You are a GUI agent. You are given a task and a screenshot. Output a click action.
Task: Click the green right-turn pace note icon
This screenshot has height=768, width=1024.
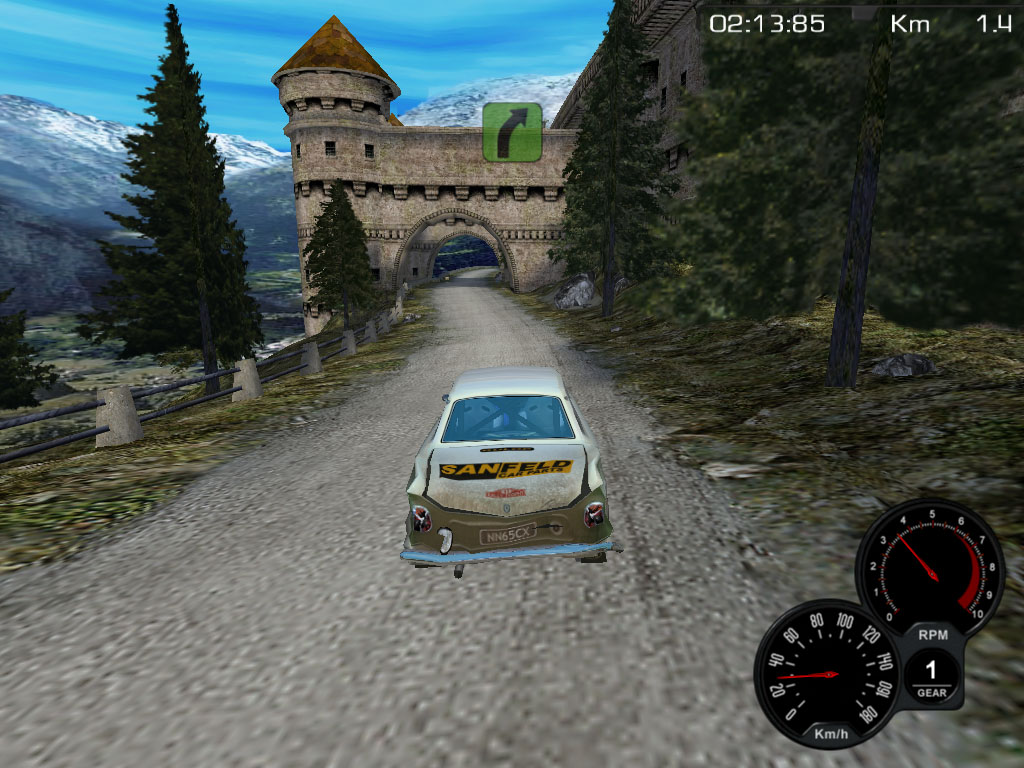point(512,131)
